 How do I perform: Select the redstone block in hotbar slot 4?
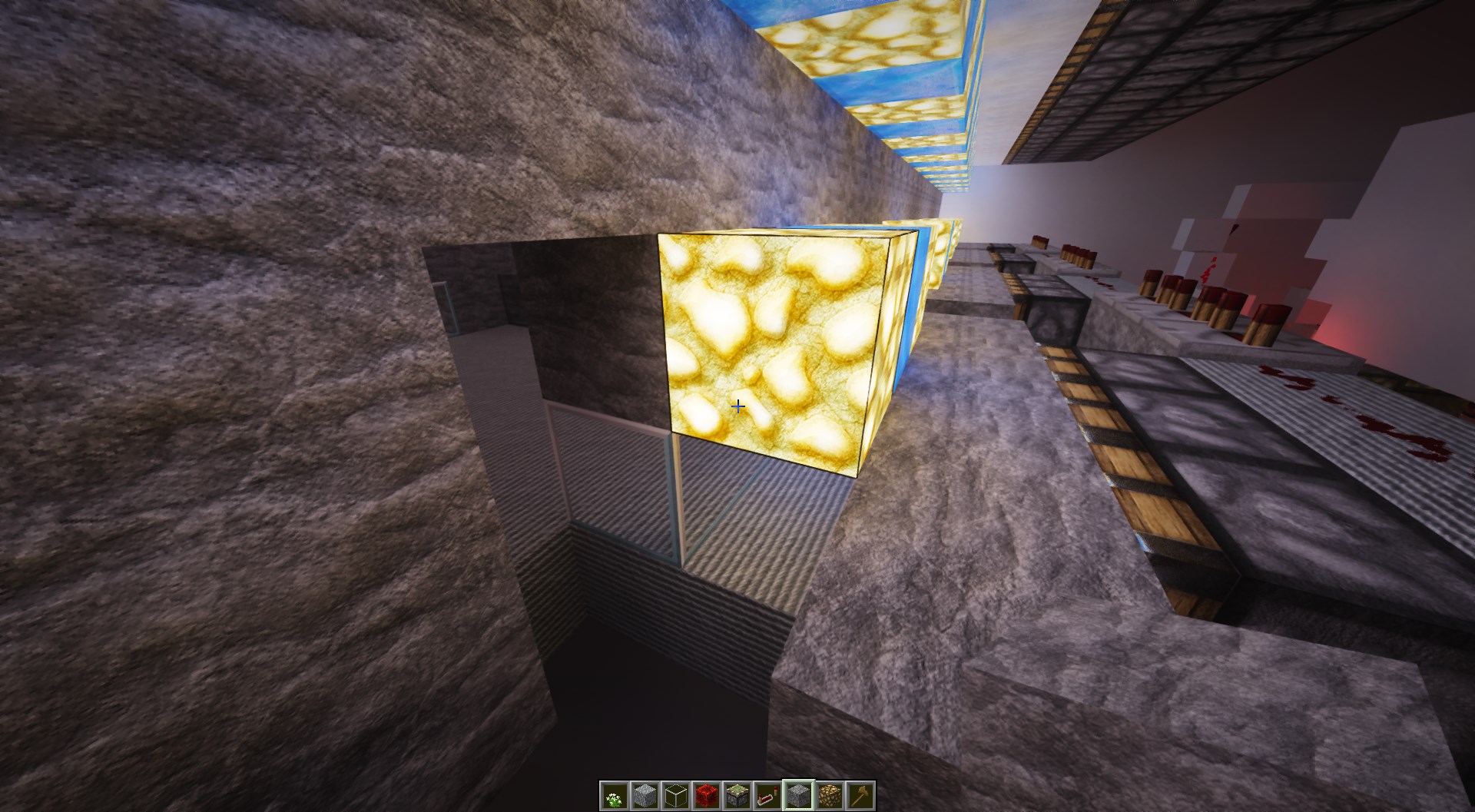705,797
